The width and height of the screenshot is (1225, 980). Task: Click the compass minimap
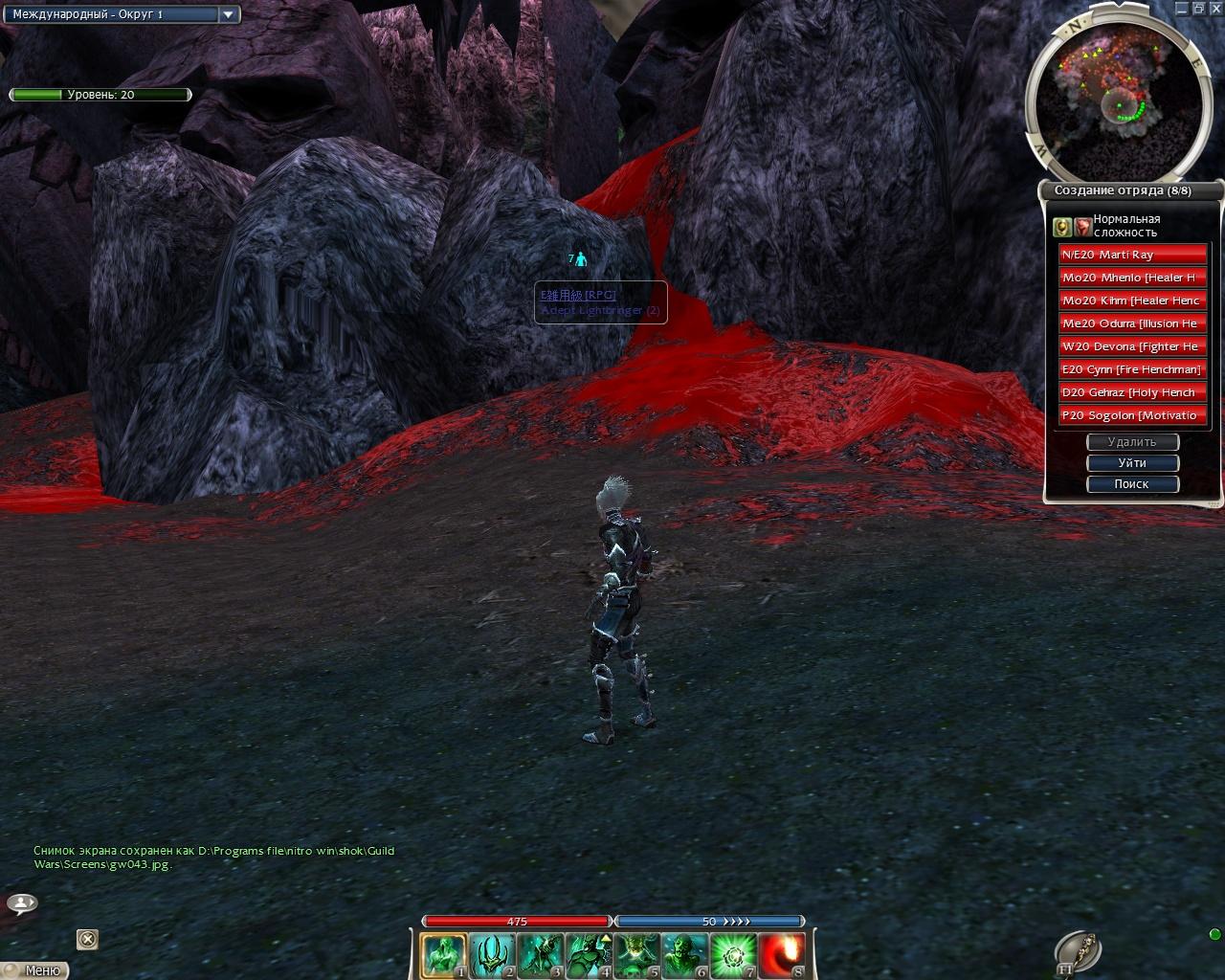coord(1108,91)
